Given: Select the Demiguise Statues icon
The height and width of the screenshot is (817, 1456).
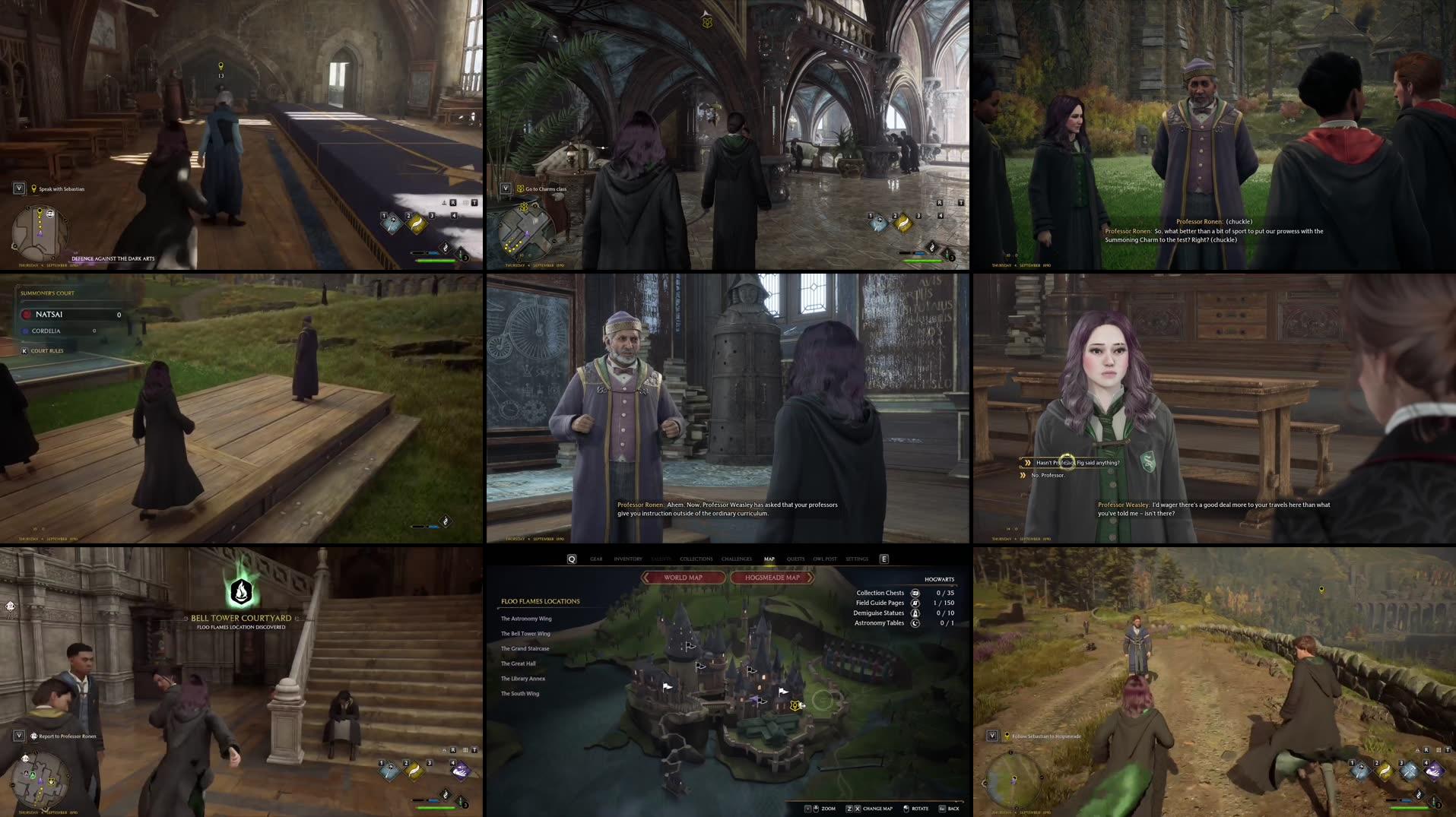Looking at the screenshot, I should pyautogui.click(x=915, y=613).
